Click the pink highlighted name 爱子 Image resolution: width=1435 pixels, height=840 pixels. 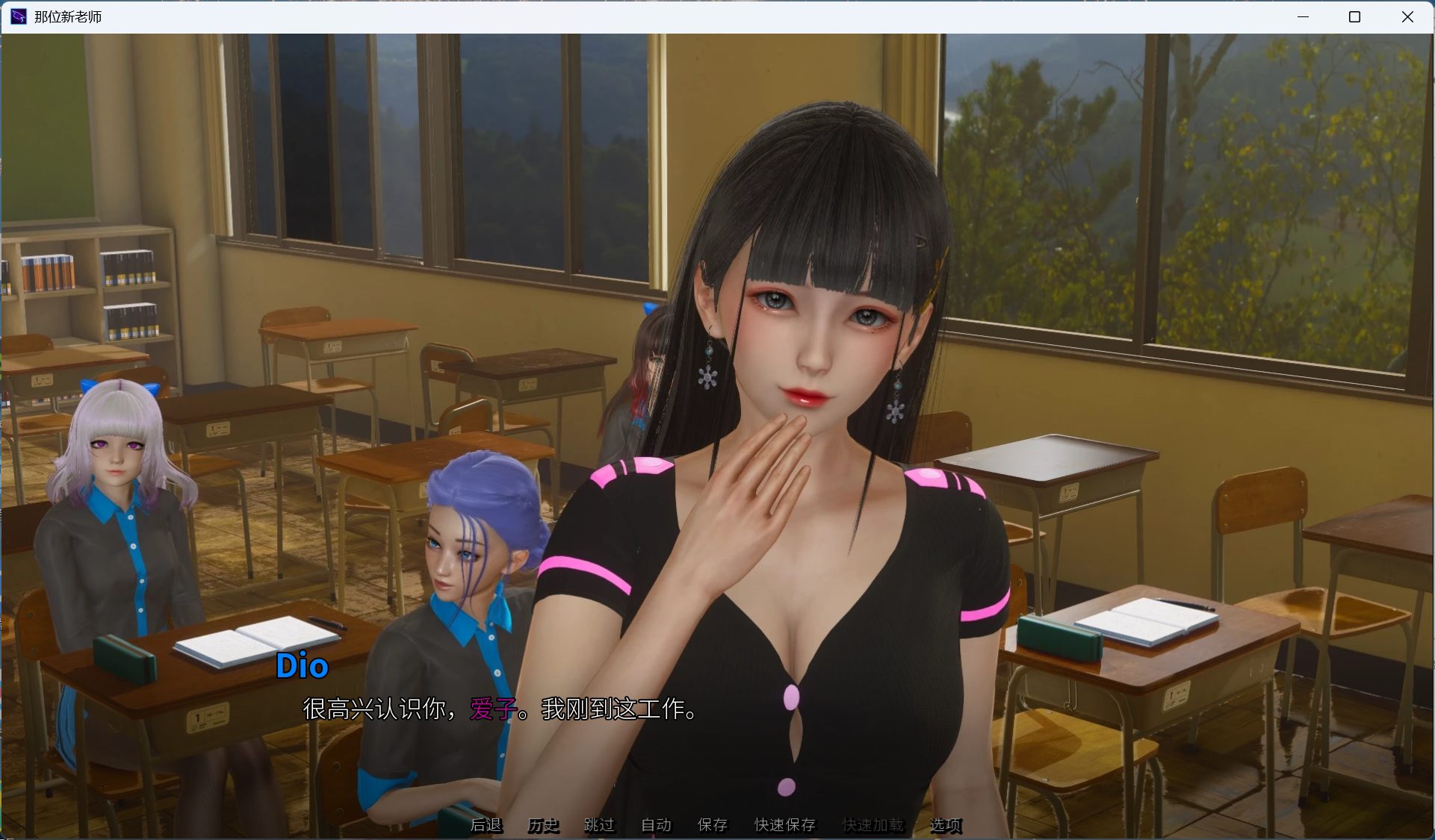(x=488, y=712)
